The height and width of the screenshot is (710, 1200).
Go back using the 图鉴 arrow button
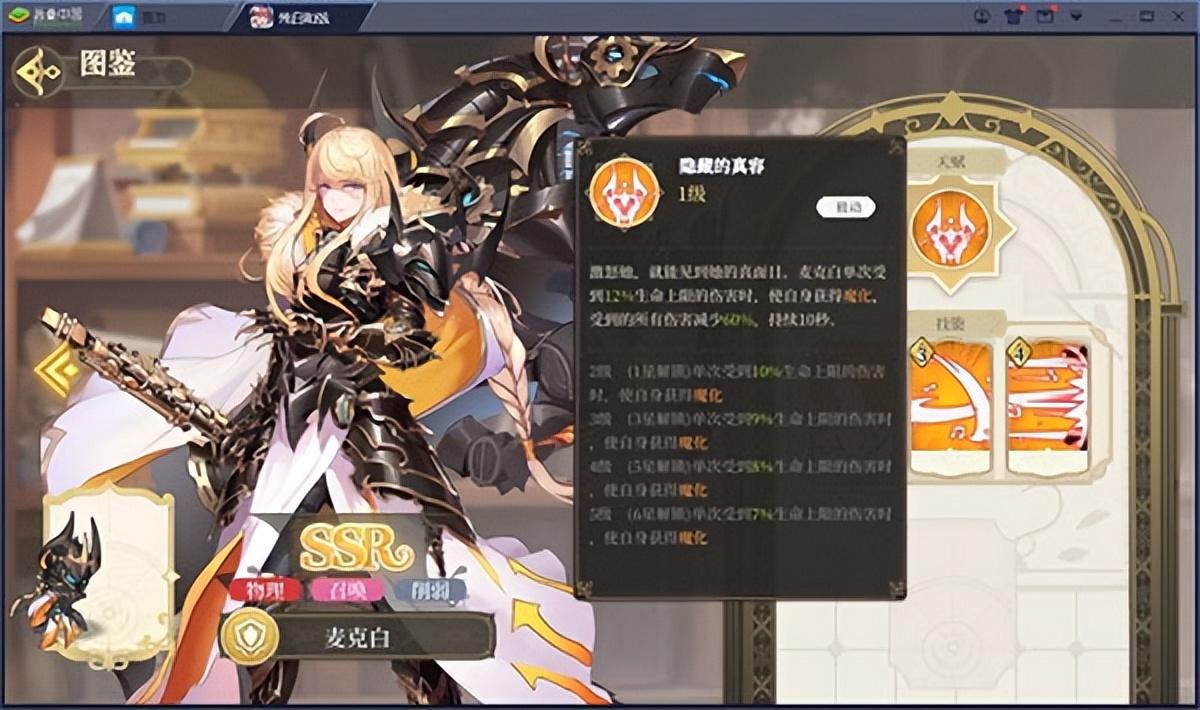tap(38, 71)
